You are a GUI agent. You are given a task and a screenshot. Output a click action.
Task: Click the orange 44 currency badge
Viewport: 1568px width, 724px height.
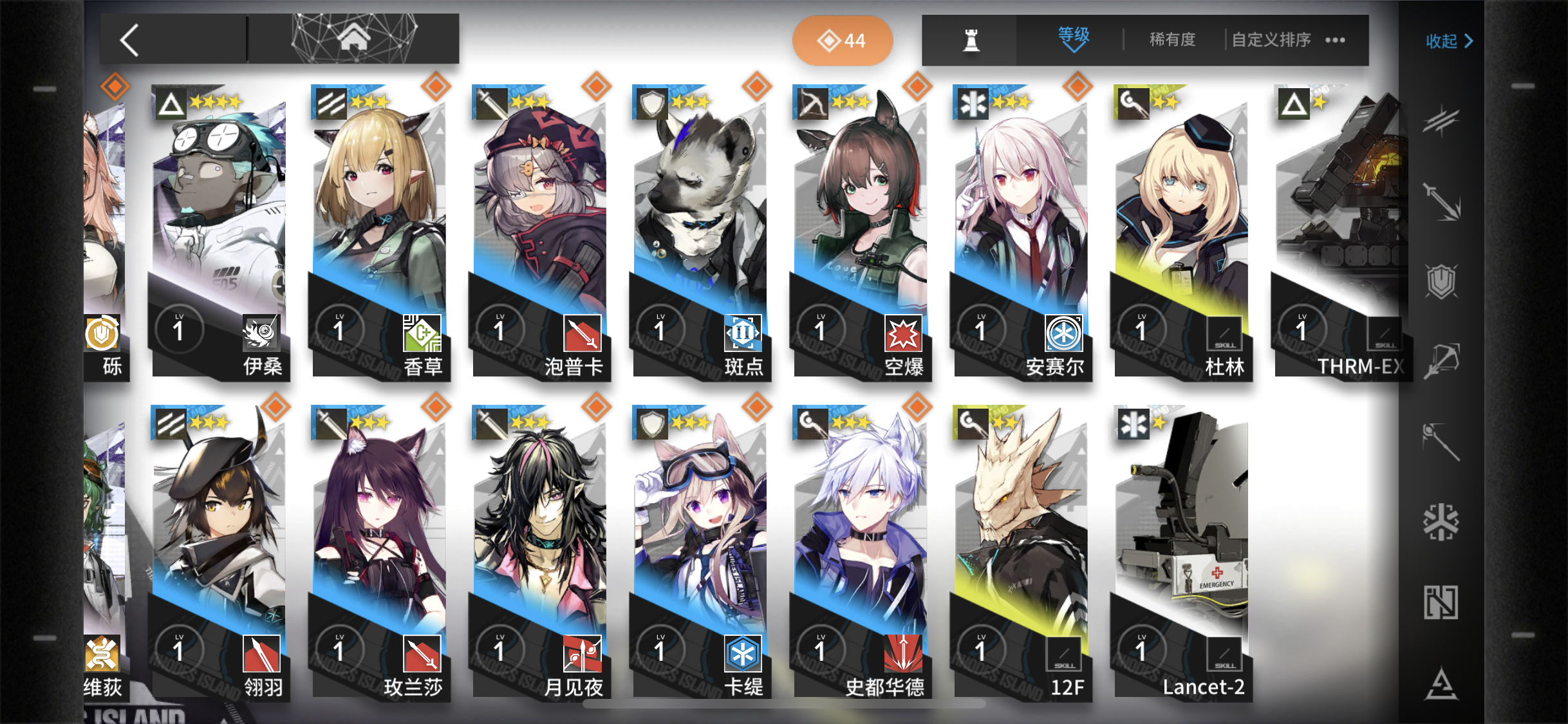pos(843,39)
